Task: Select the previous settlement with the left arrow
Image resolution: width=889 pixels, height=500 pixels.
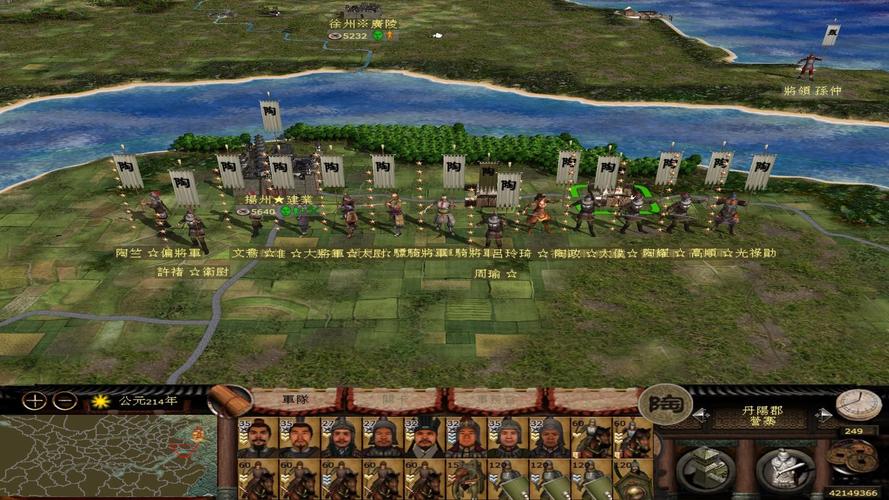Action: (701, 414)
